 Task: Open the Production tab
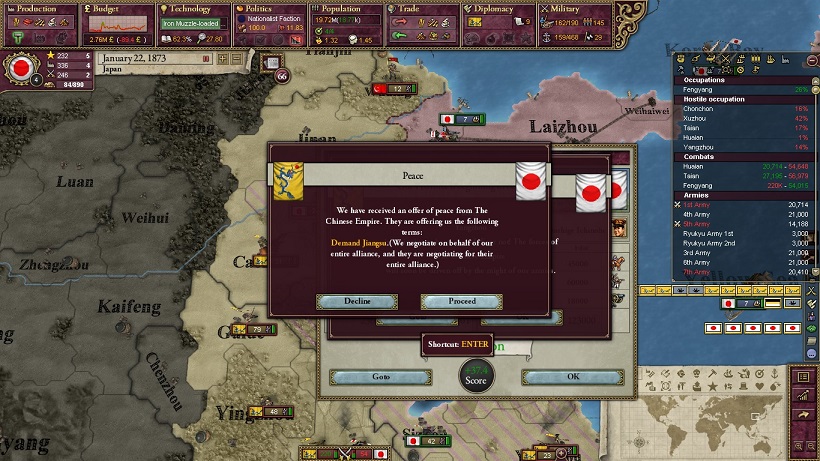[x=39, y=9]
